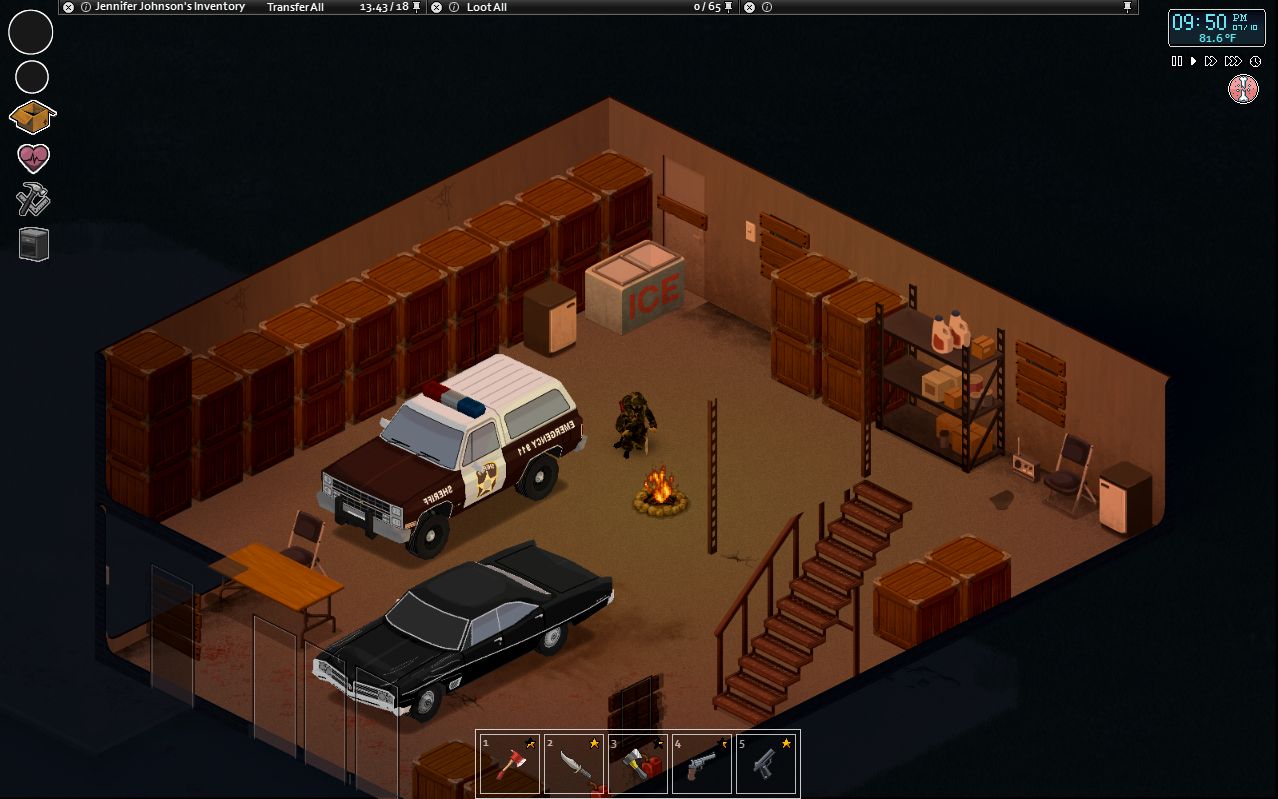Set game speed to triple fast-forward
The height and width of the screenshot is (799, 1278).
coord(1234,61)
